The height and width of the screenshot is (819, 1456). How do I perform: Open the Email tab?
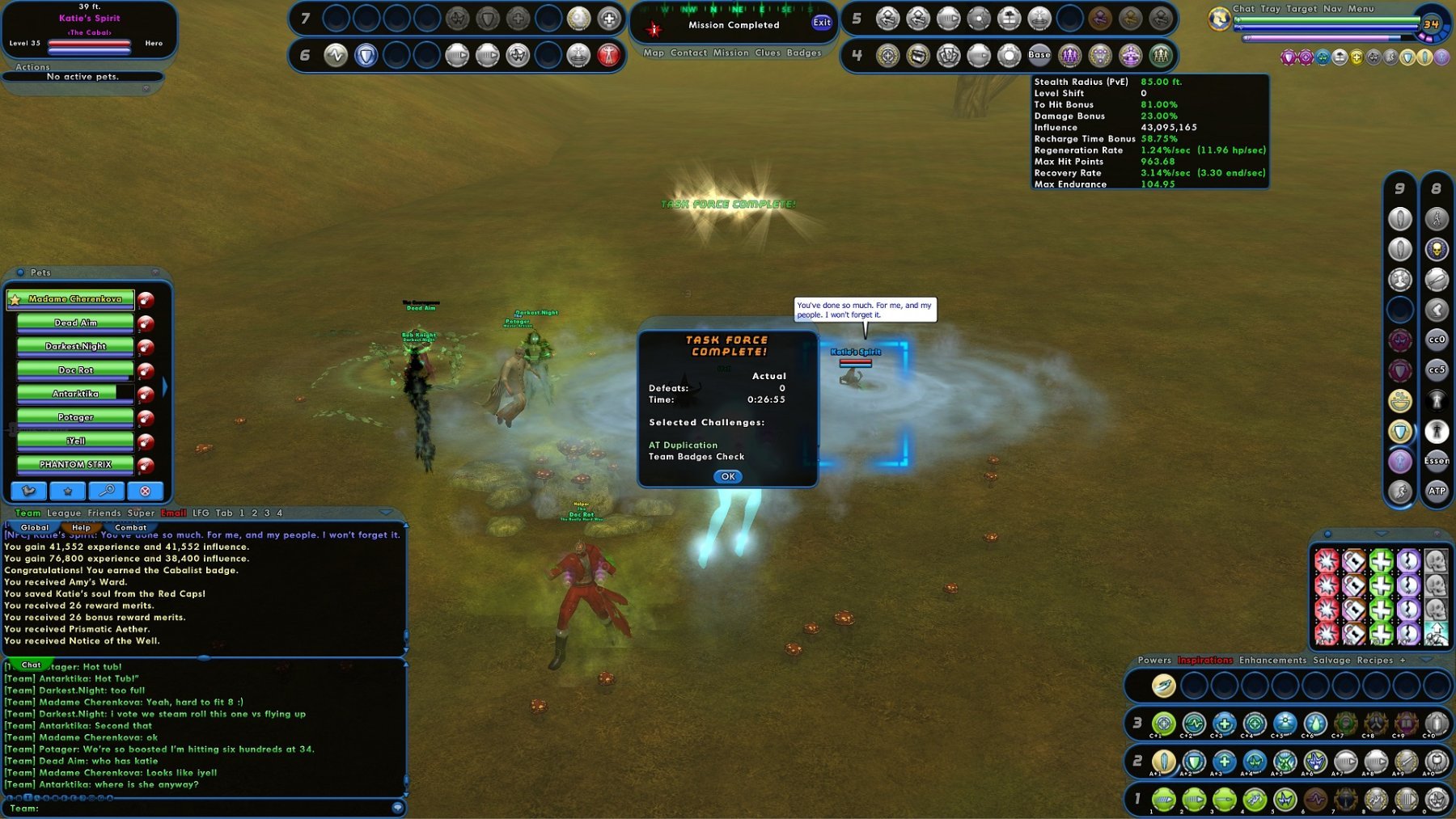(x=173, y=513)
